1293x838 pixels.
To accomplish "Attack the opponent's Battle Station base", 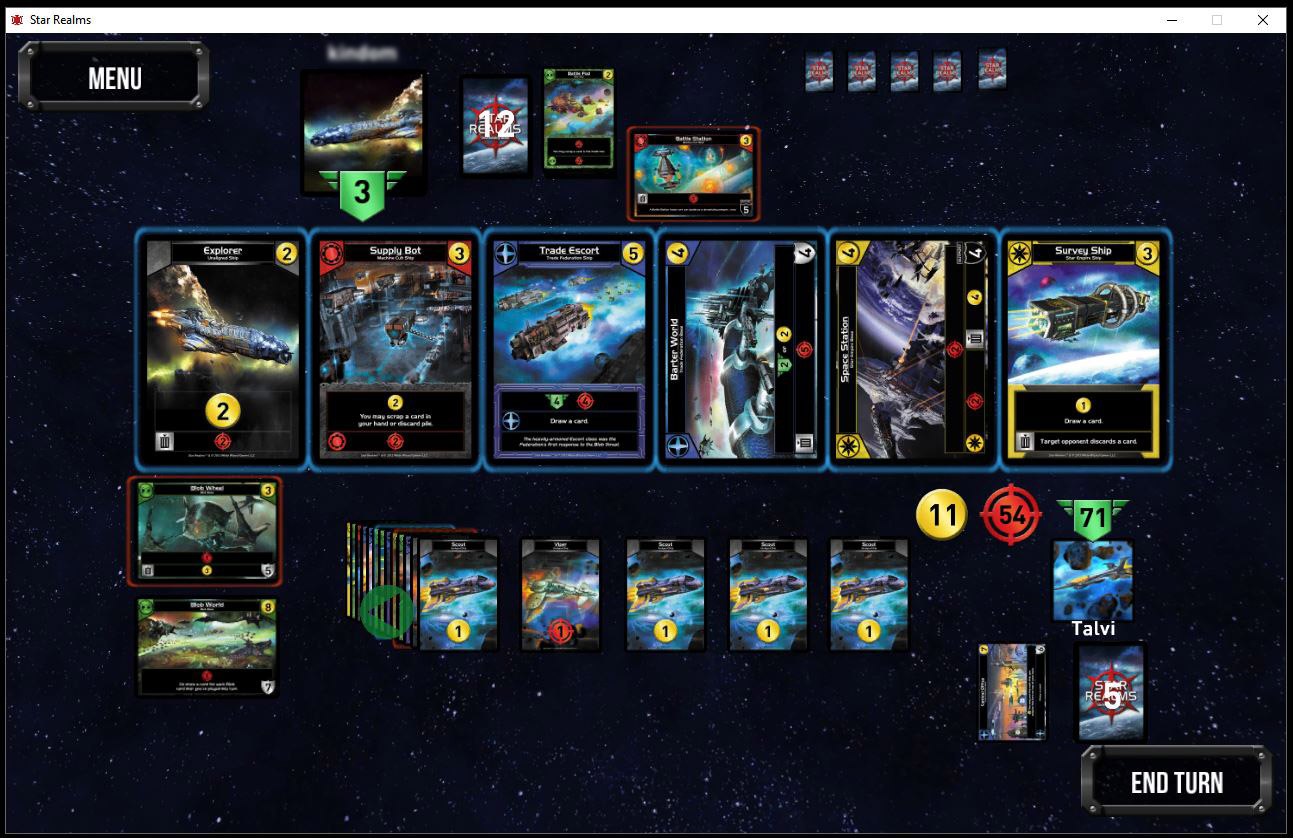I will point(694,173).
